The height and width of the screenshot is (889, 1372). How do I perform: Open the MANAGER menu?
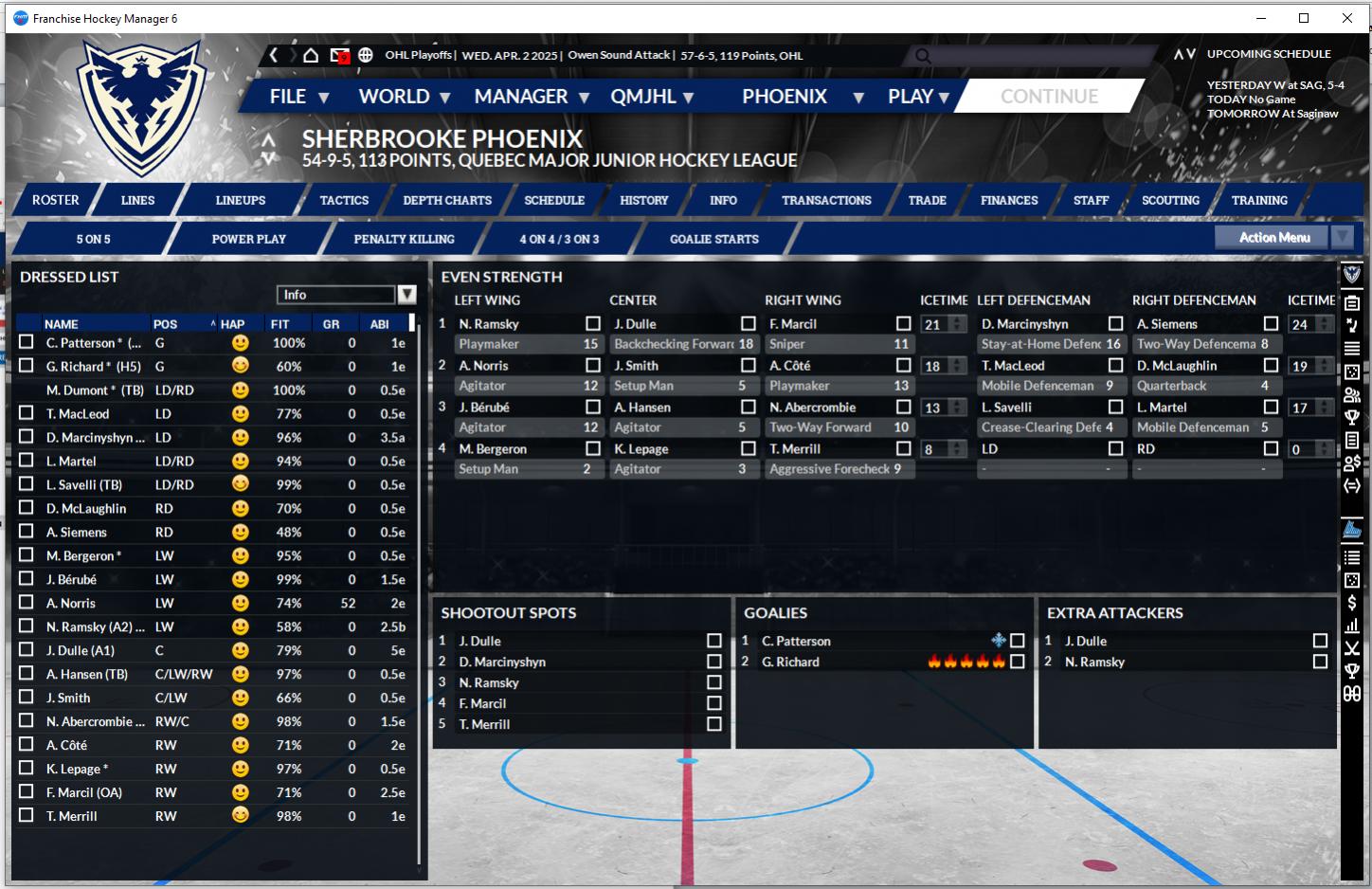[x=531, y=97]
